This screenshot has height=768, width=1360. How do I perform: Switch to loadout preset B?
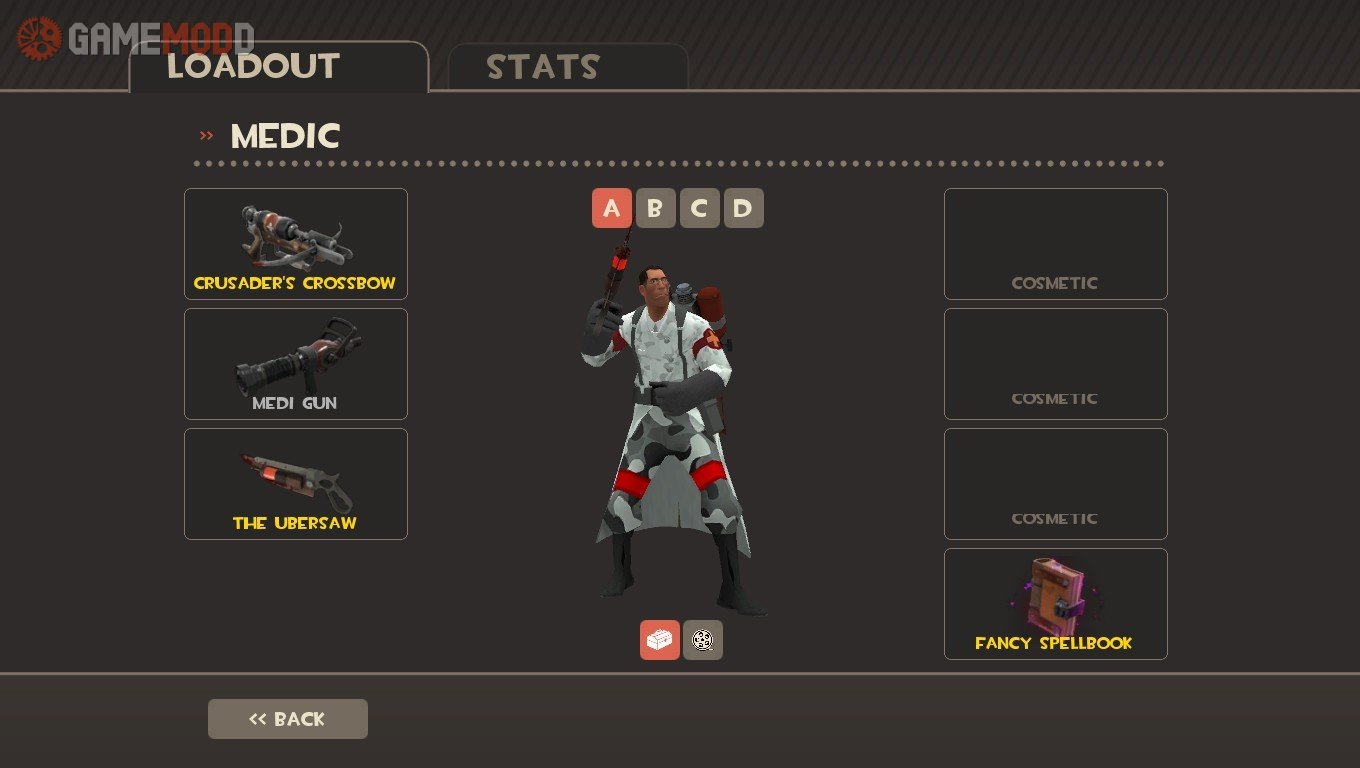click(655, 208)
